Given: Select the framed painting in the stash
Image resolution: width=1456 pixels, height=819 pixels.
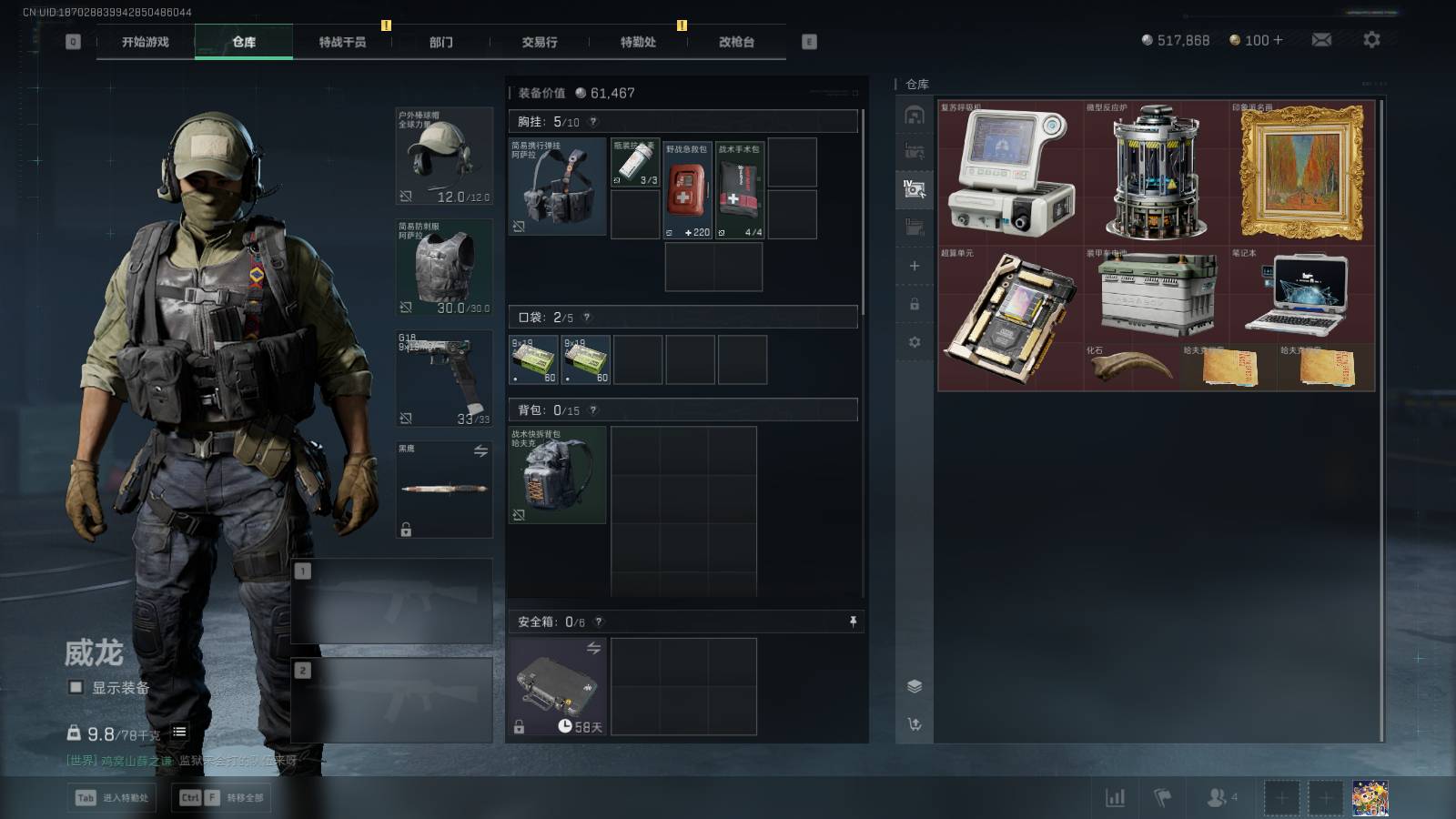Looking at the screenshot, I should 1302,173.
